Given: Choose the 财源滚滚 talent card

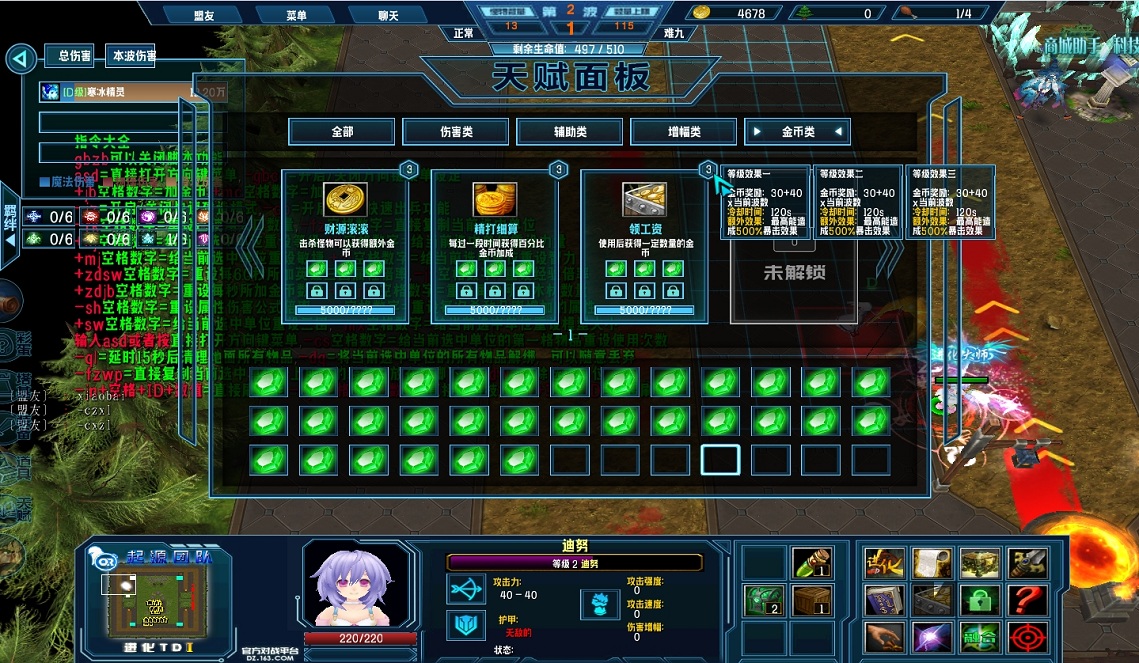Looking at the screenshot, I should coord(344,245).
